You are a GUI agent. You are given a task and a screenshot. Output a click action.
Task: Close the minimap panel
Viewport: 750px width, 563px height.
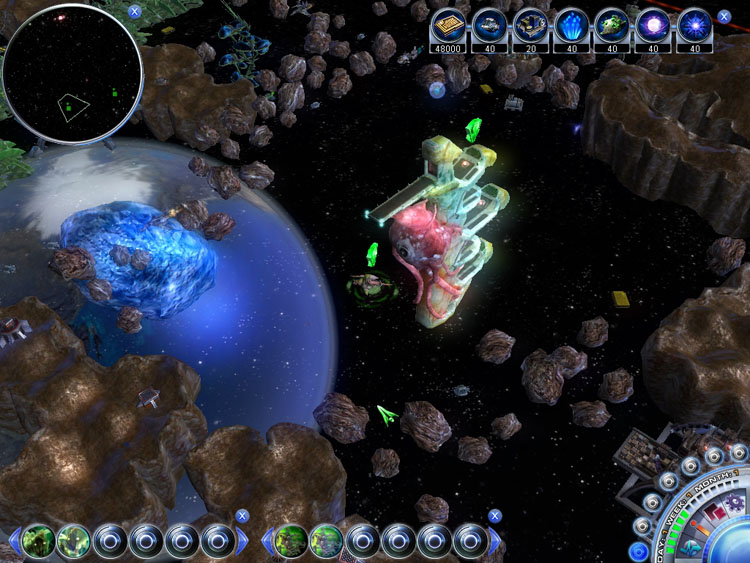135,11
